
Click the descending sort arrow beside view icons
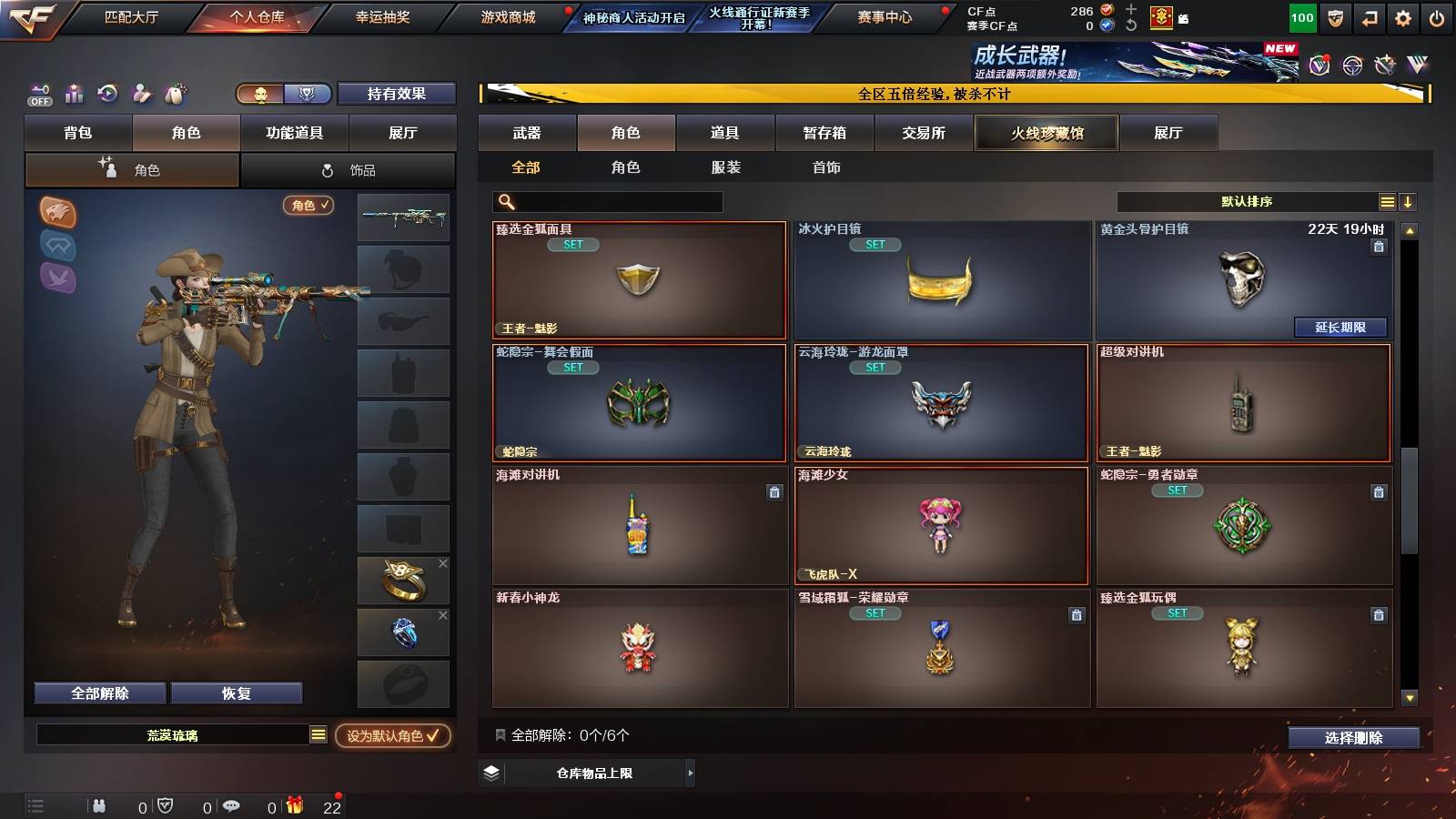(x=1410, y=201)
